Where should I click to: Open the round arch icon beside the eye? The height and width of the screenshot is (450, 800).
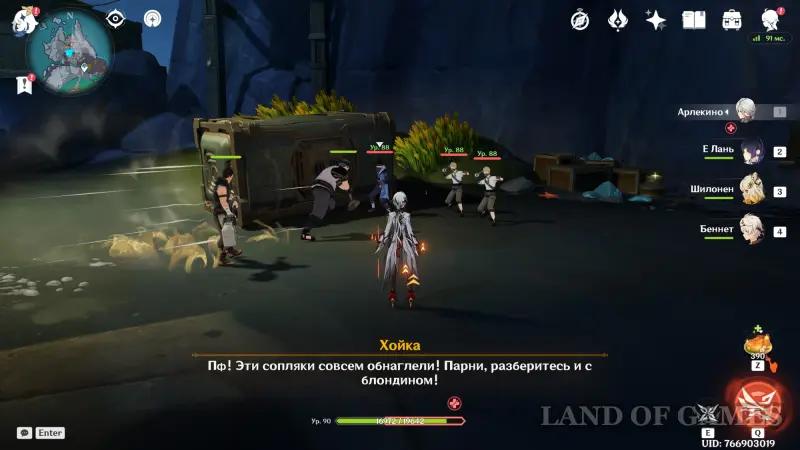(152, 18)
